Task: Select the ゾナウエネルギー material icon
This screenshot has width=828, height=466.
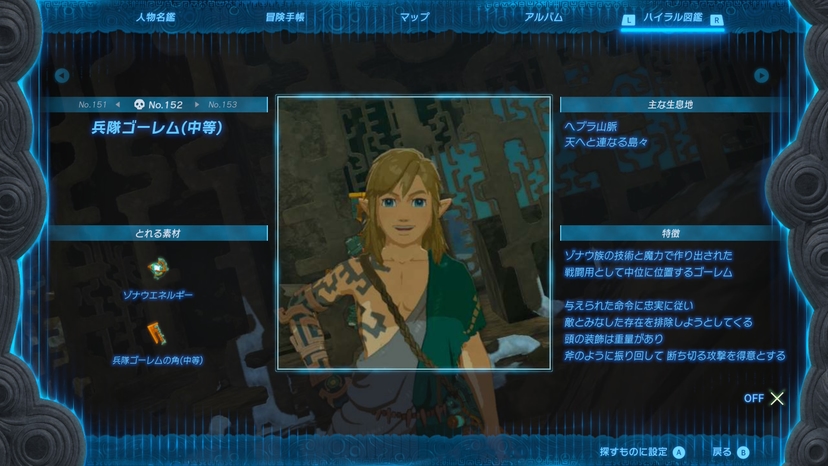Action: coord(158,269)
